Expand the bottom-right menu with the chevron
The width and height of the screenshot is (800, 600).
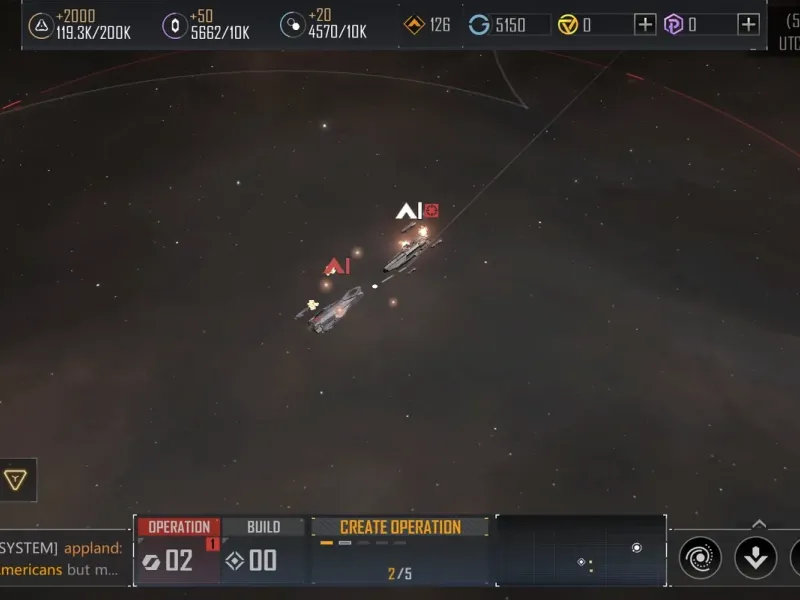(759, 523)
